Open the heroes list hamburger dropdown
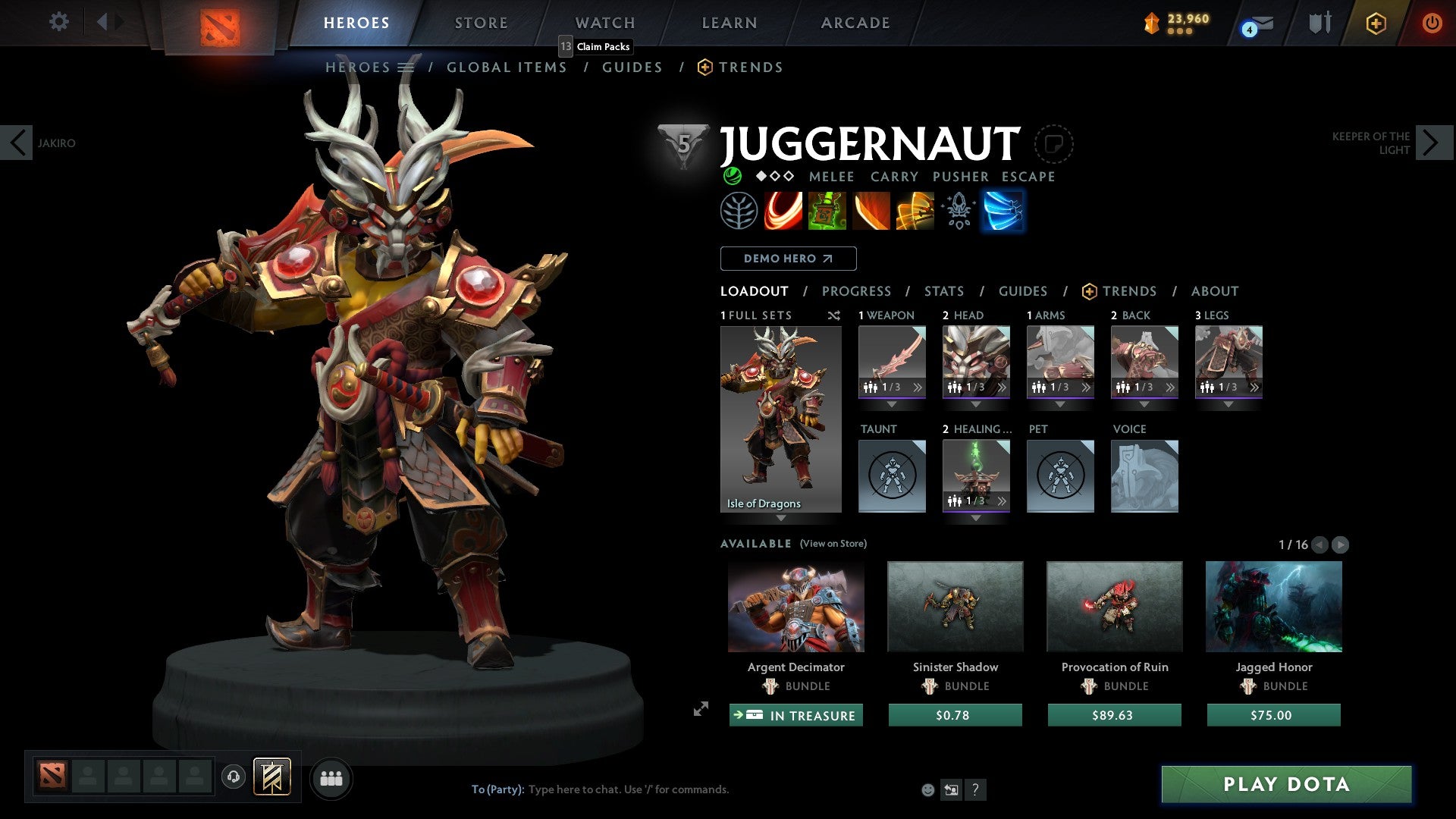The height and width of the screenshot is (819, 1456). (407, 67)
